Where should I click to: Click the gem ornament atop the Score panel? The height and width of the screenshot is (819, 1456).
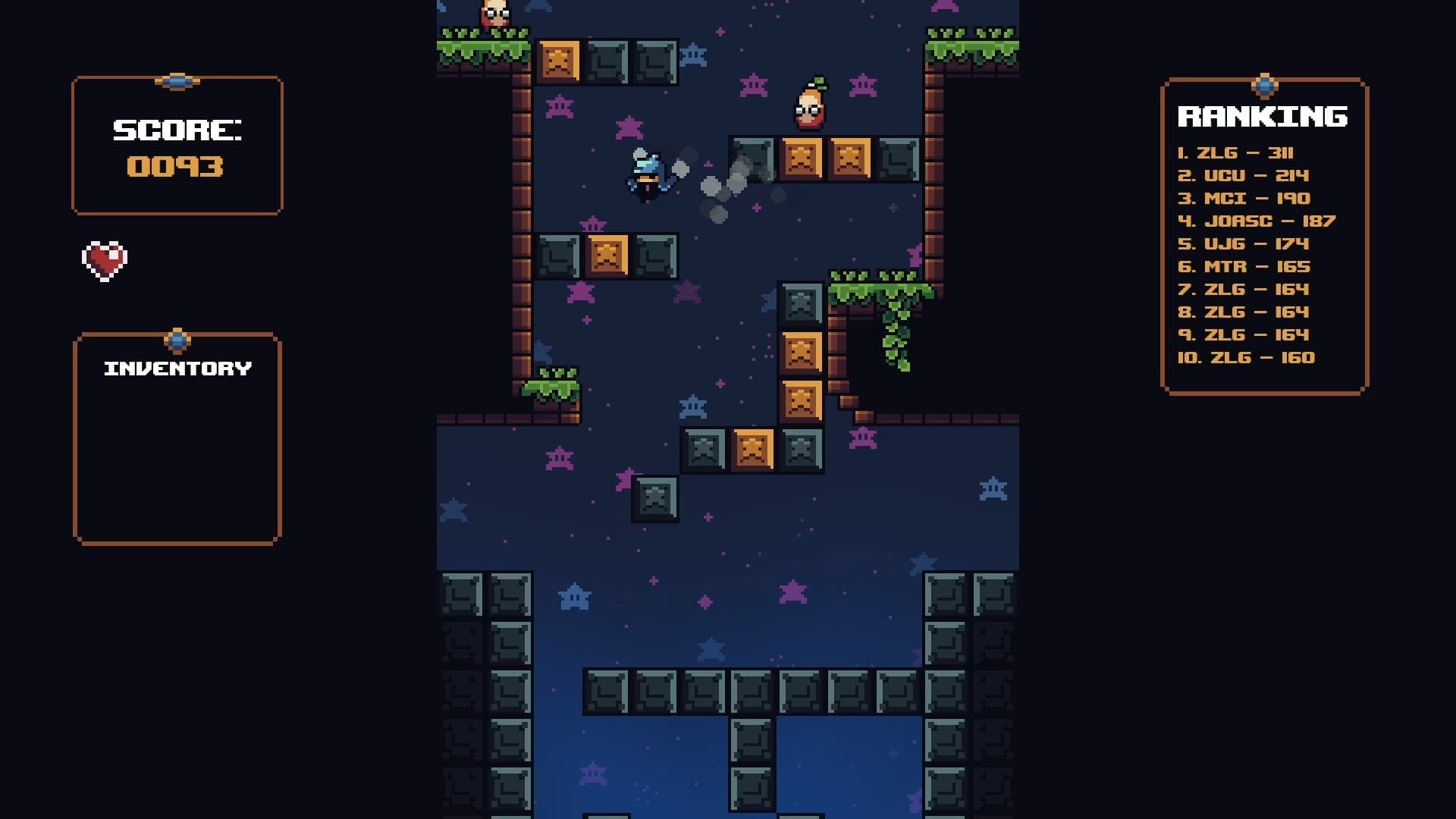(x=177, y=83)
